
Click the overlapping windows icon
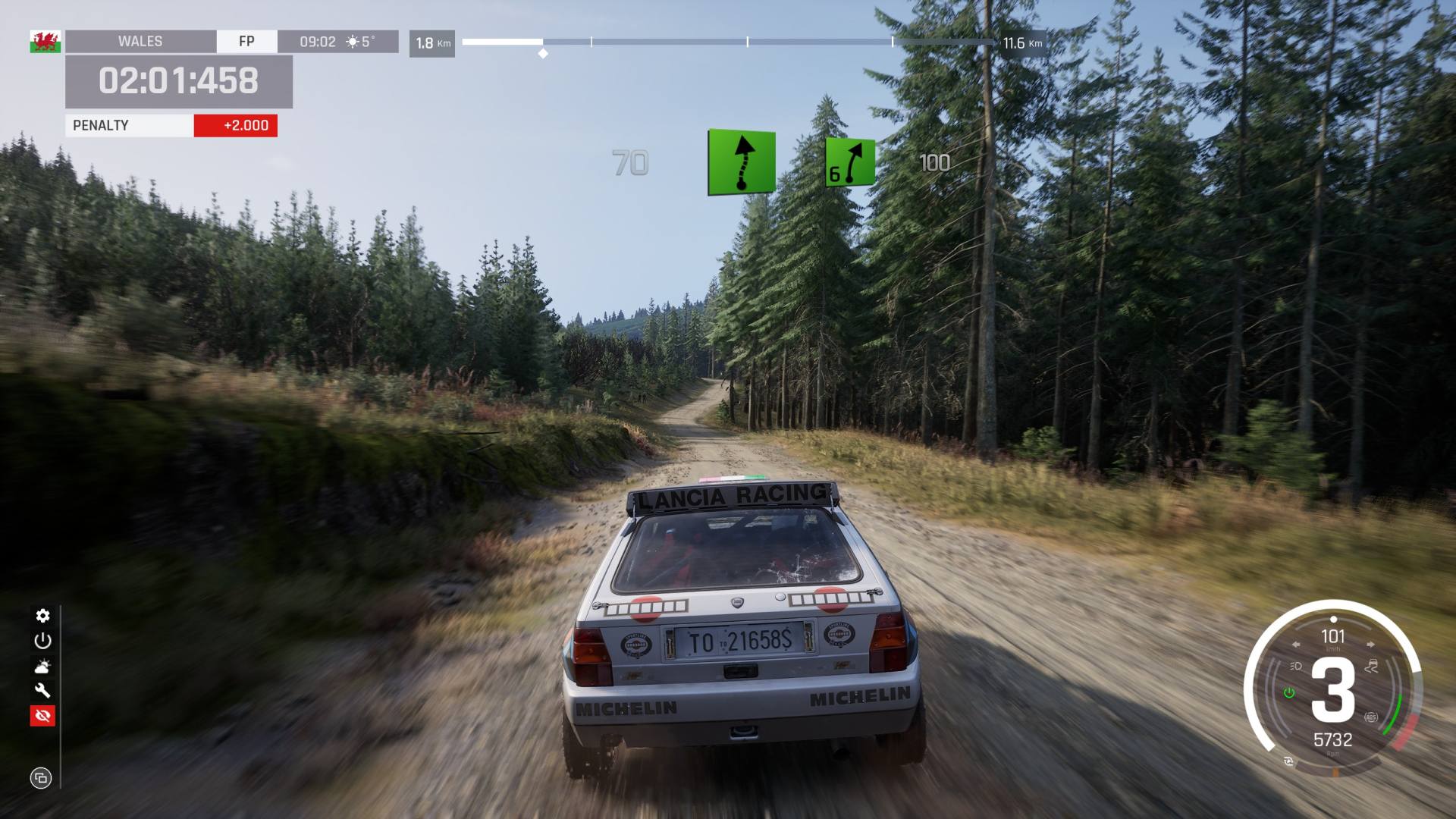tap(41, 778)
